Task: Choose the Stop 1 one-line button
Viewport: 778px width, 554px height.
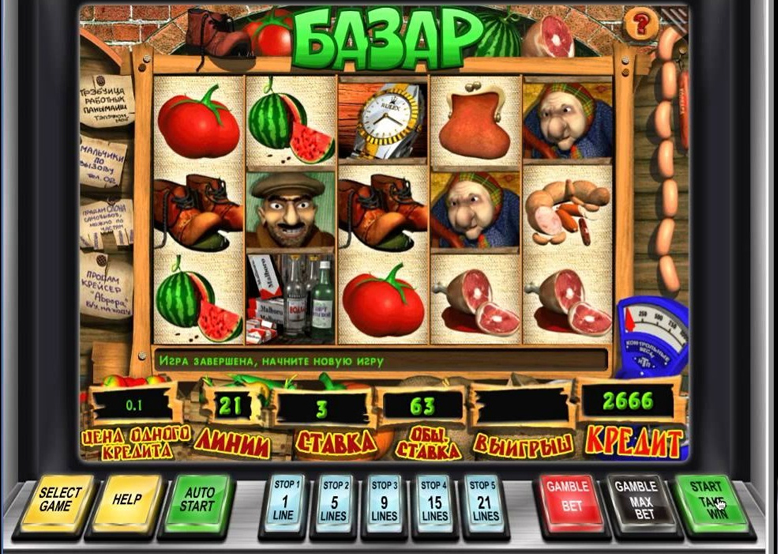Action: (288, 500)
